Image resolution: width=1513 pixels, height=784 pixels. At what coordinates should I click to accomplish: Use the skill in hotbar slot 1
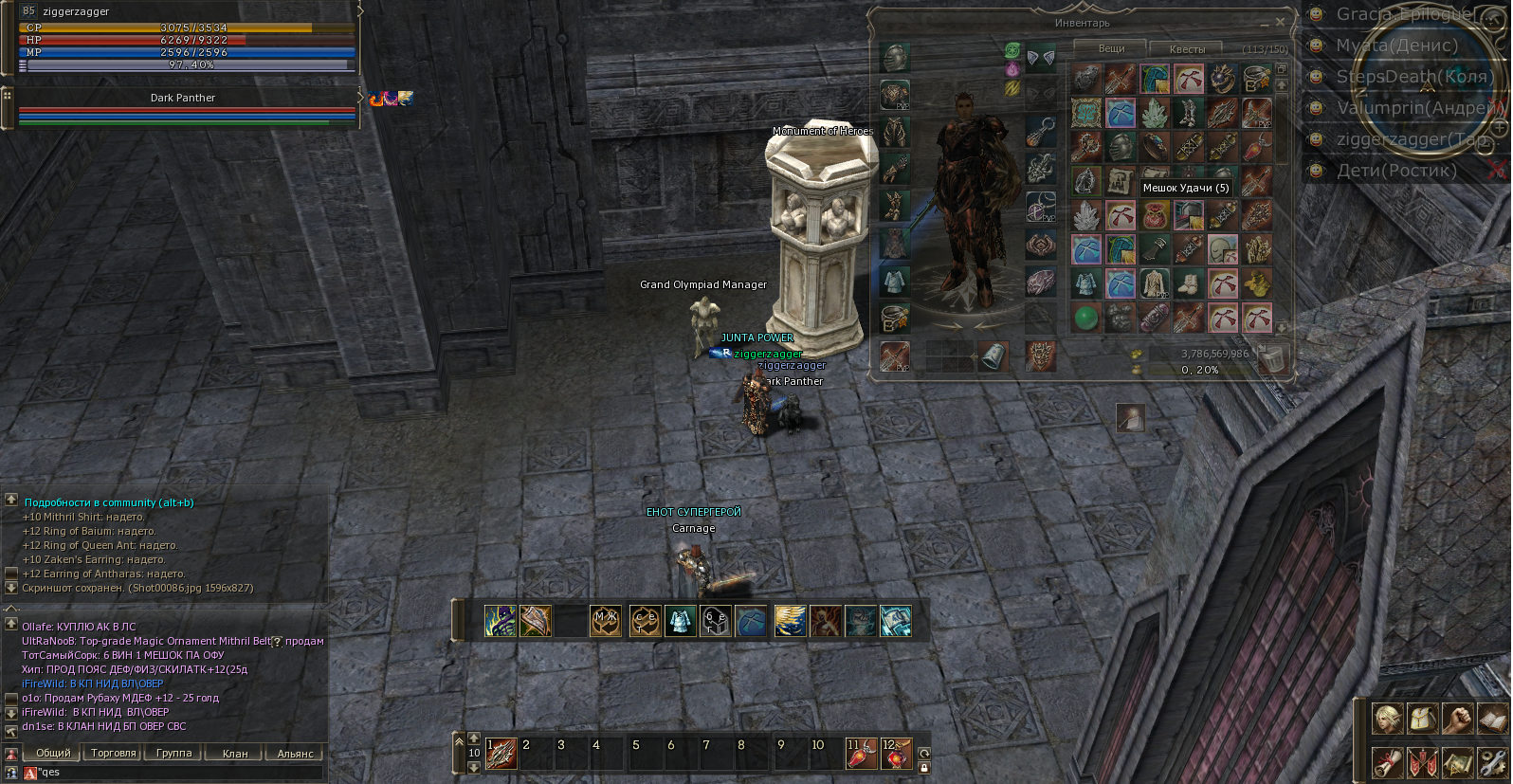[501, 755]
